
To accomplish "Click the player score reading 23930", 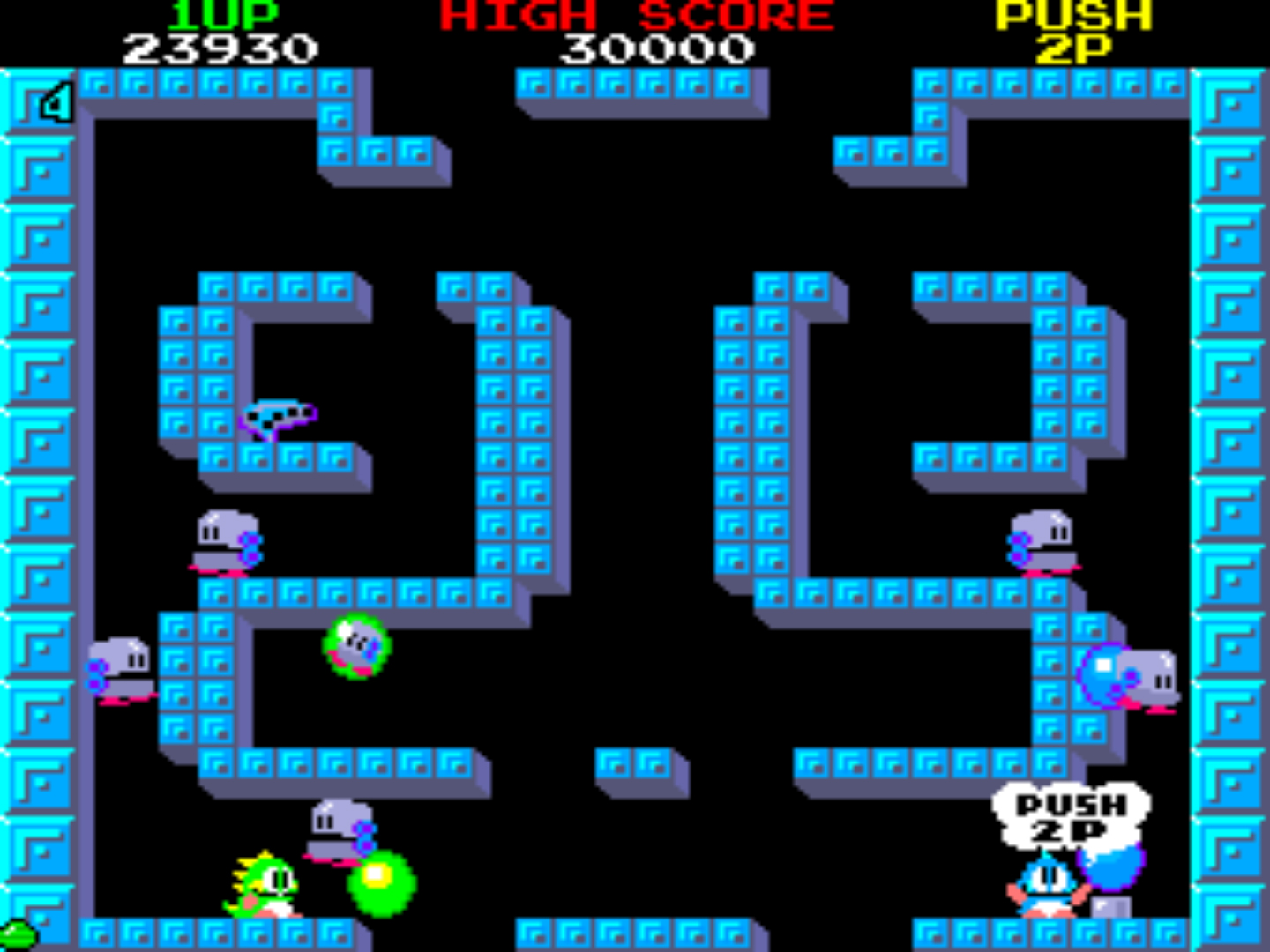I will pyautogui.click(x=220, y=50).
